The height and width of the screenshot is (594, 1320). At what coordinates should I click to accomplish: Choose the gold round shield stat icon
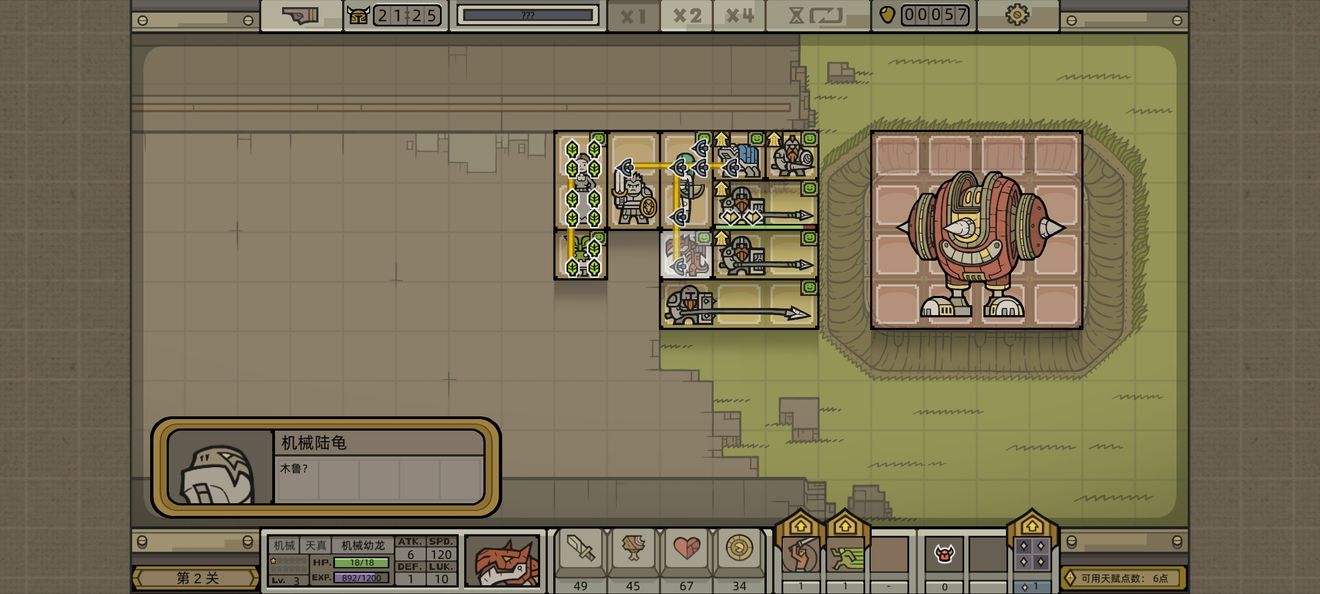(x=739, y=549)
